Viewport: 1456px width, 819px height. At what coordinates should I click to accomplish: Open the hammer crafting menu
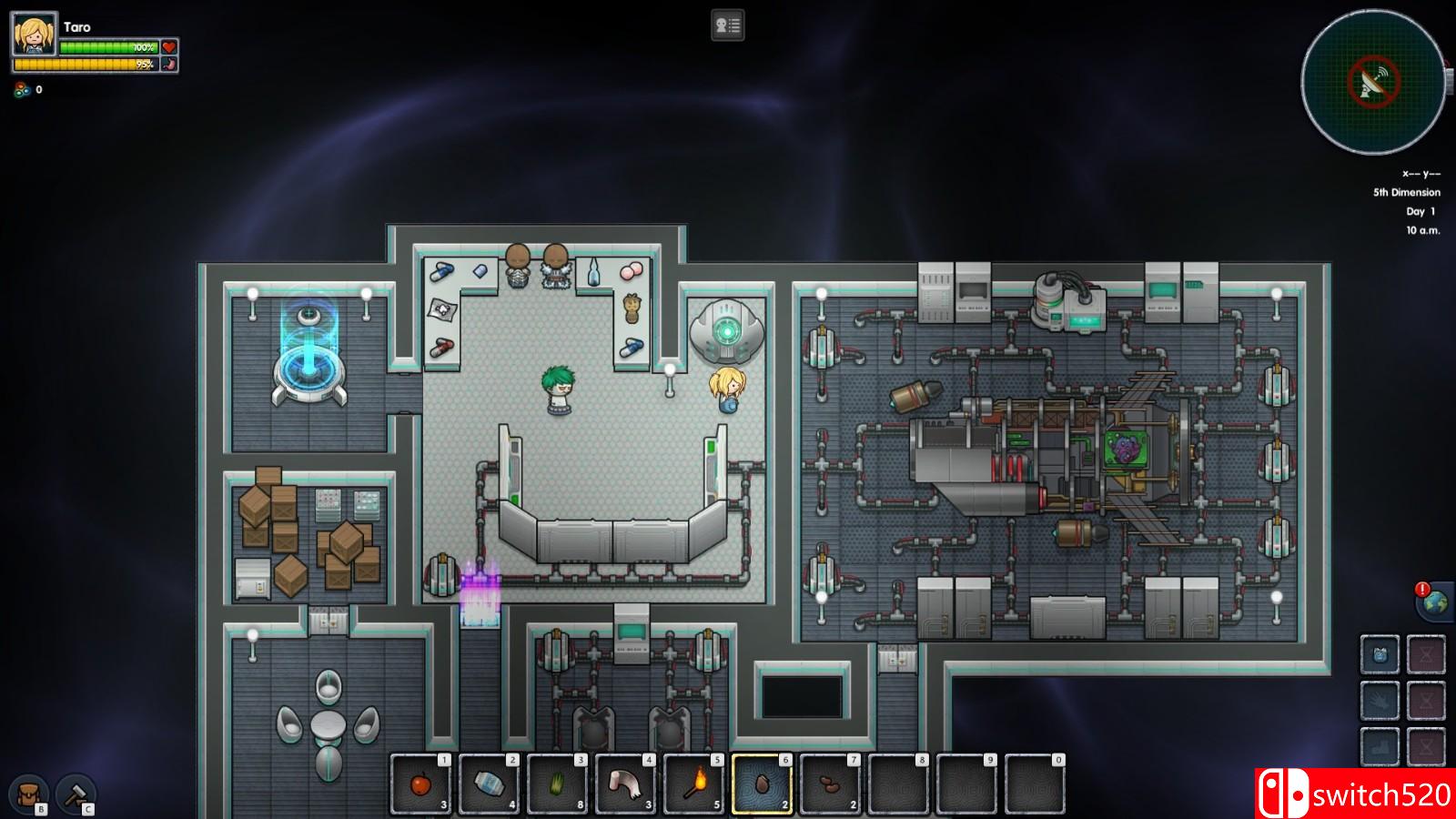click(x=76, y=794)
